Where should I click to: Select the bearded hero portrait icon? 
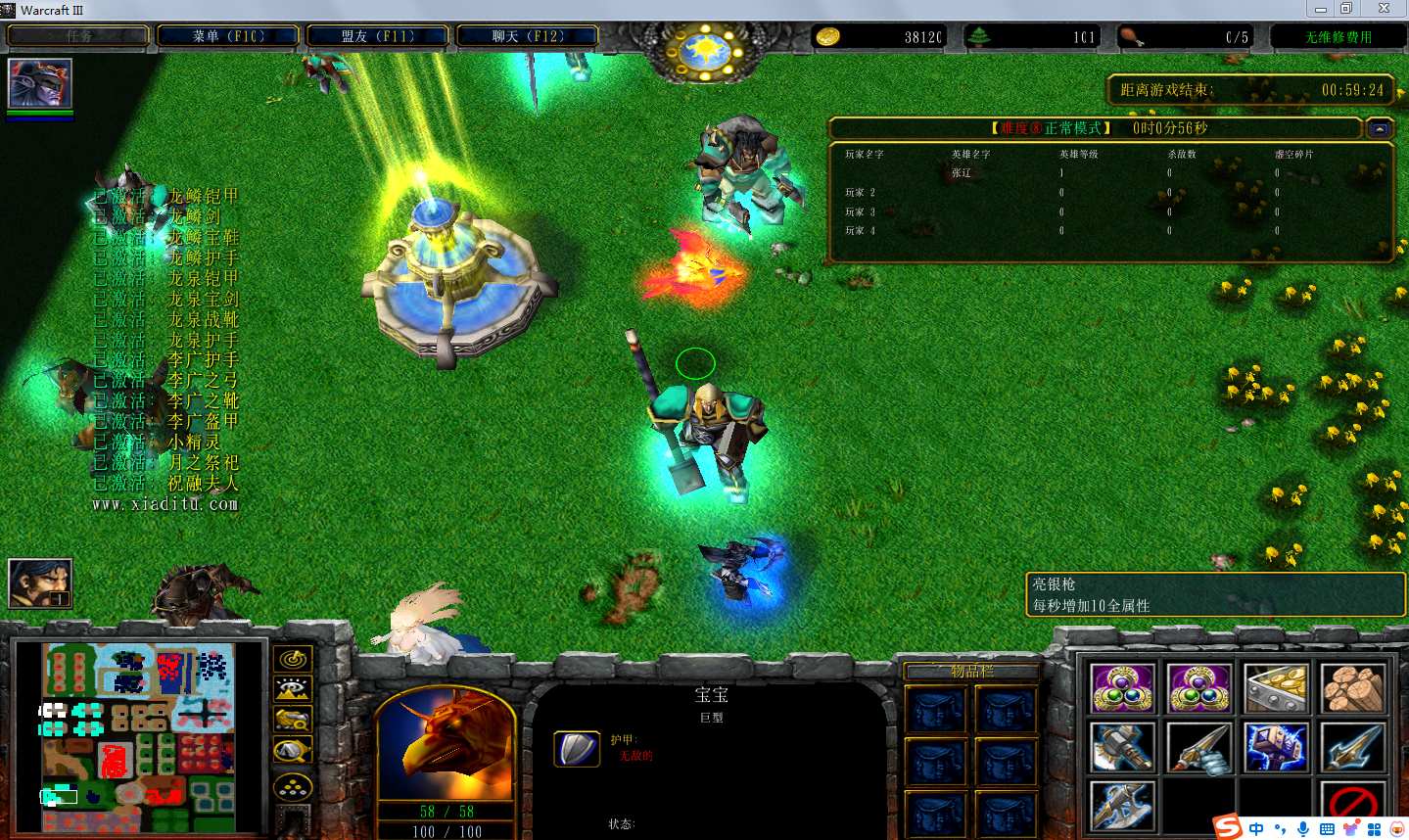pyautogui.click(x=40, y=583)
